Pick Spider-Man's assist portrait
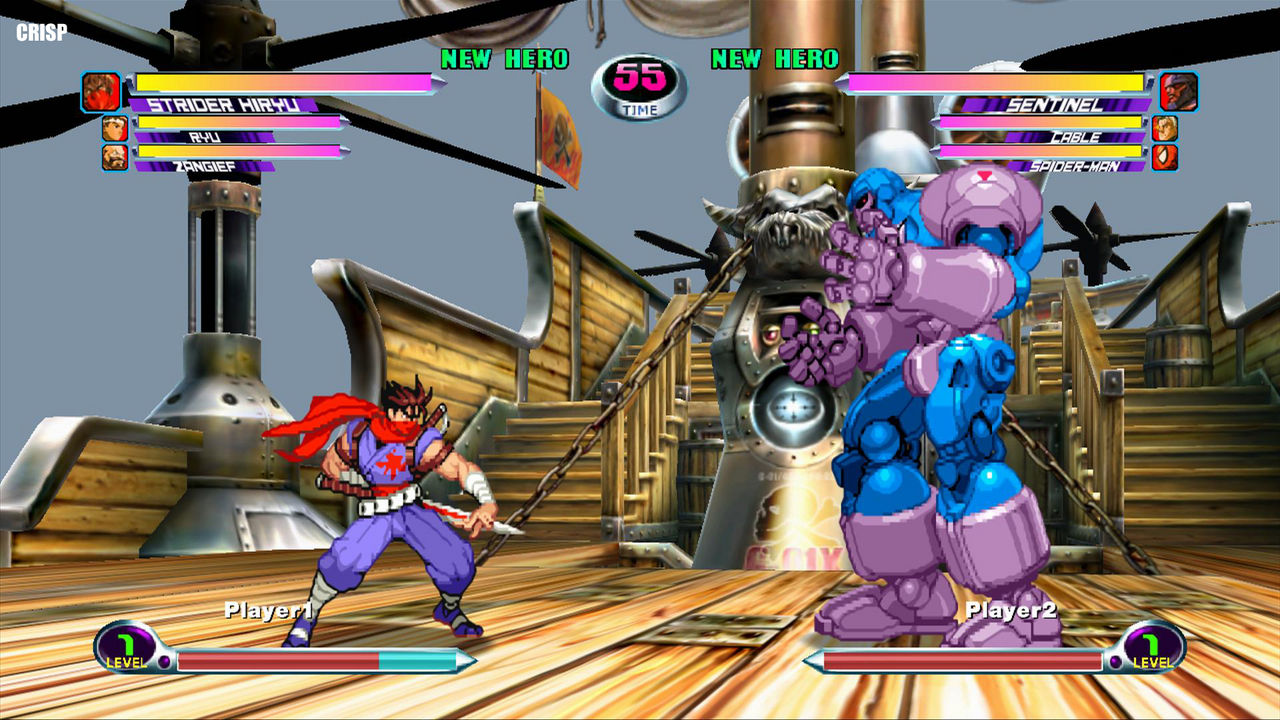1280x720 pixels. (1165, 157)
